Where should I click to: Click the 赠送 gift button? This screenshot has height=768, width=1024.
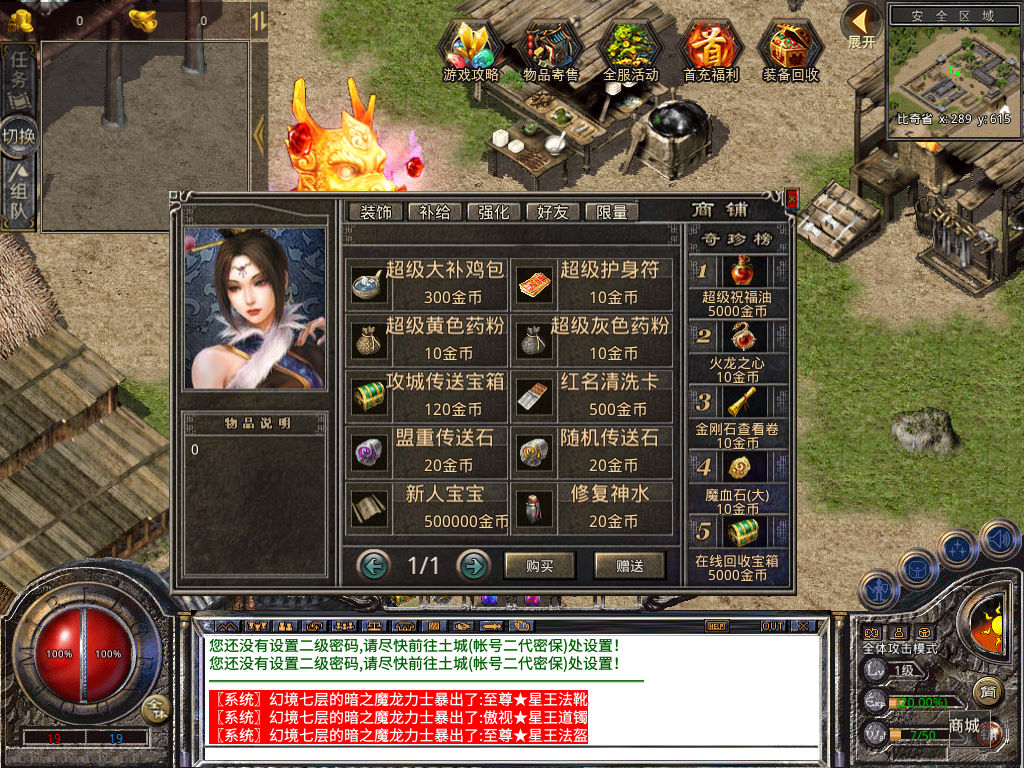point(629,565)
